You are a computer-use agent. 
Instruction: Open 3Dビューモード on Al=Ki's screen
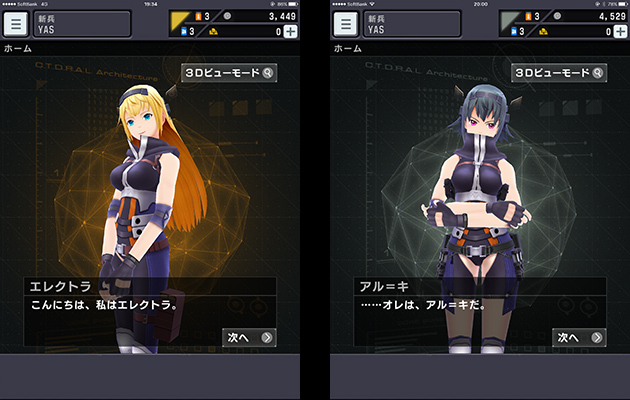pyautogui.click(x=559, y=73)
